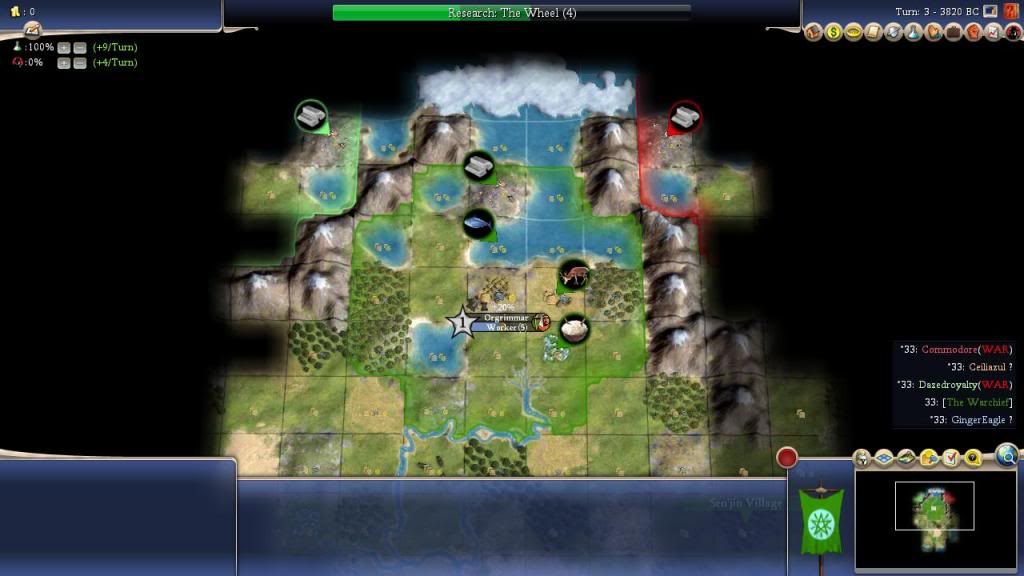This screenshot has width=1024, height=576.
Task: Open the Civilopedia red question mark
Action: (x=1012, y=11)
